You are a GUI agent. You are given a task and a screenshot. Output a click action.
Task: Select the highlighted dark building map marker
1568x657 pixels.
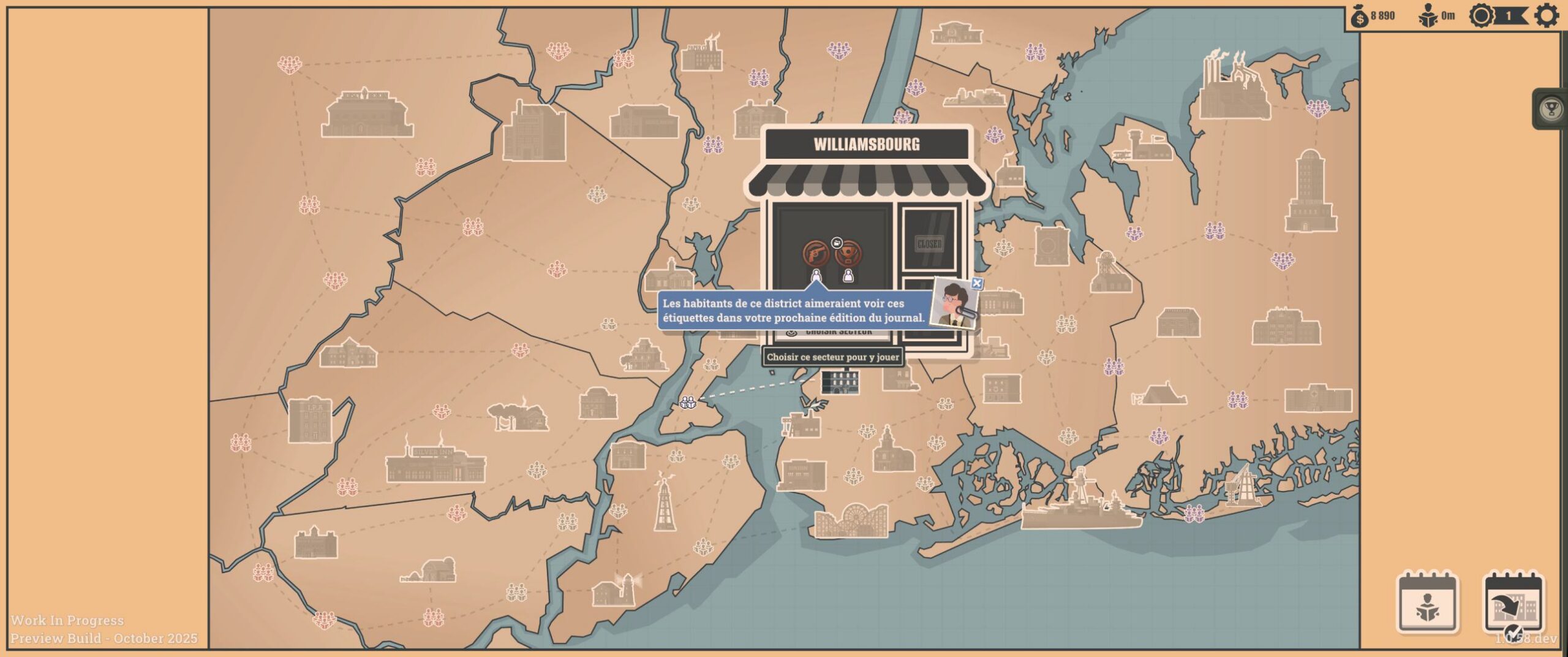tap(840, 382)
